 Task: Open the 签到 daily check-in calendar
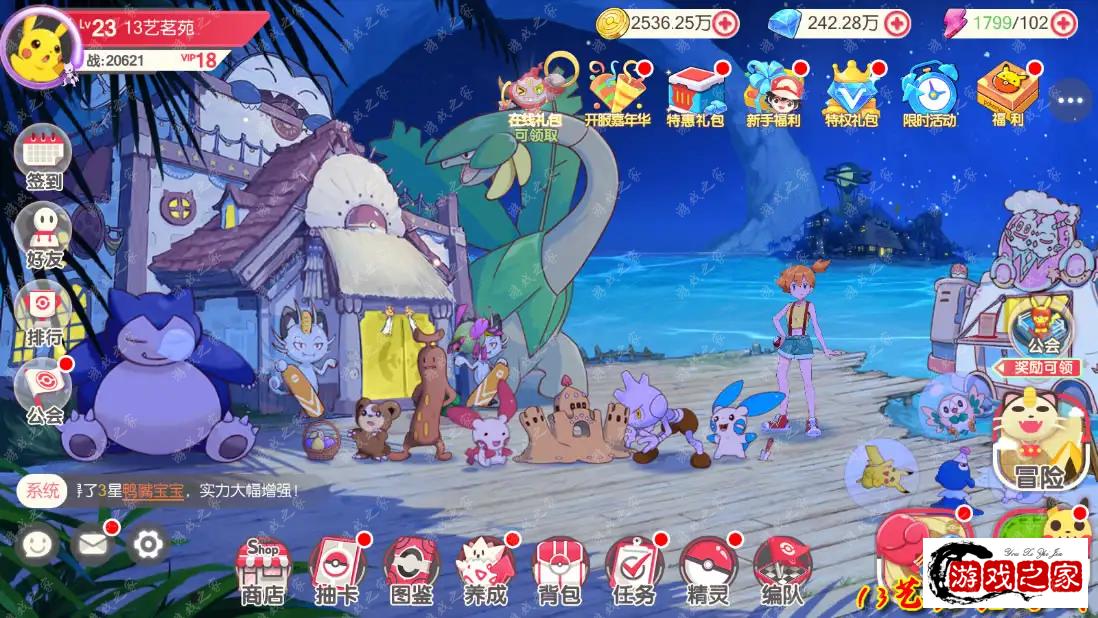(x=43, y=158)
